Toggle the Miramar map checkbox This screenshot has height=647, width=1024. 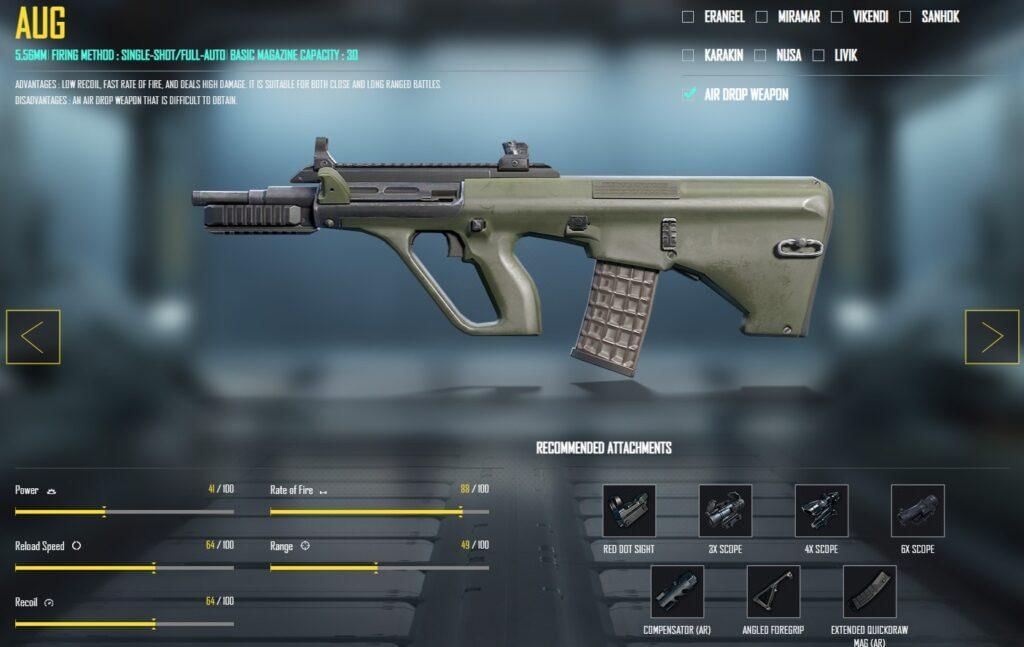pos(762,17)
